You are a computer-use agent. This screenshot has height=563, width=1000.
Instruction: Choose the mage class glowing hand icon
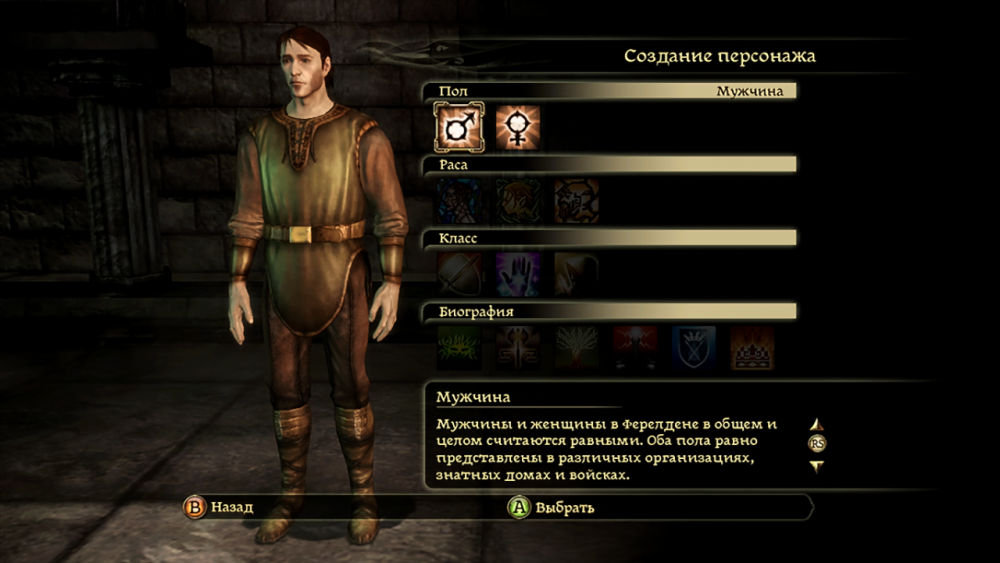coord(517,274)
